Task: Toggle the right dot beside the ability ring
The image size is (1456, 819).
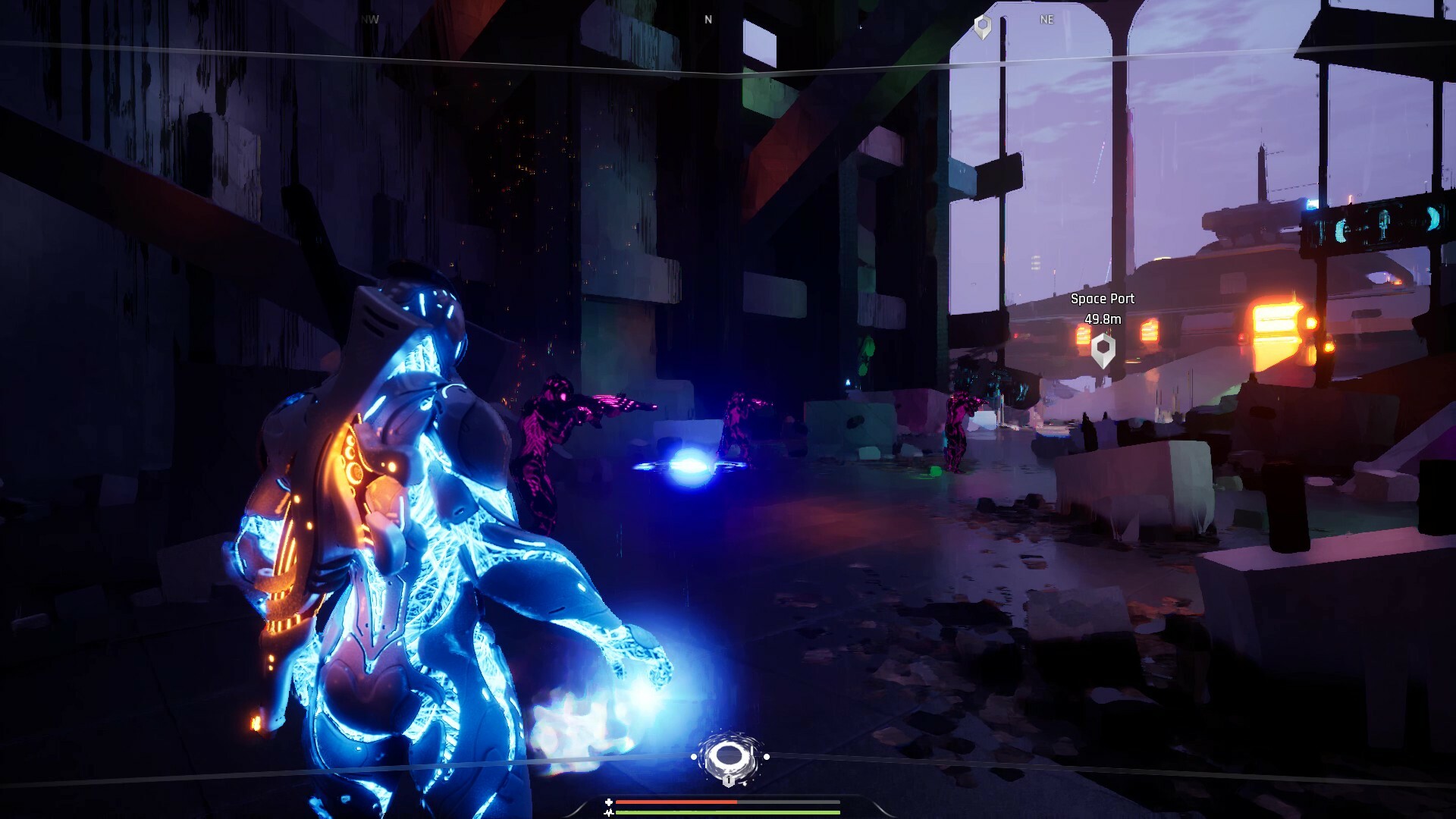Action: coord(767,756)
